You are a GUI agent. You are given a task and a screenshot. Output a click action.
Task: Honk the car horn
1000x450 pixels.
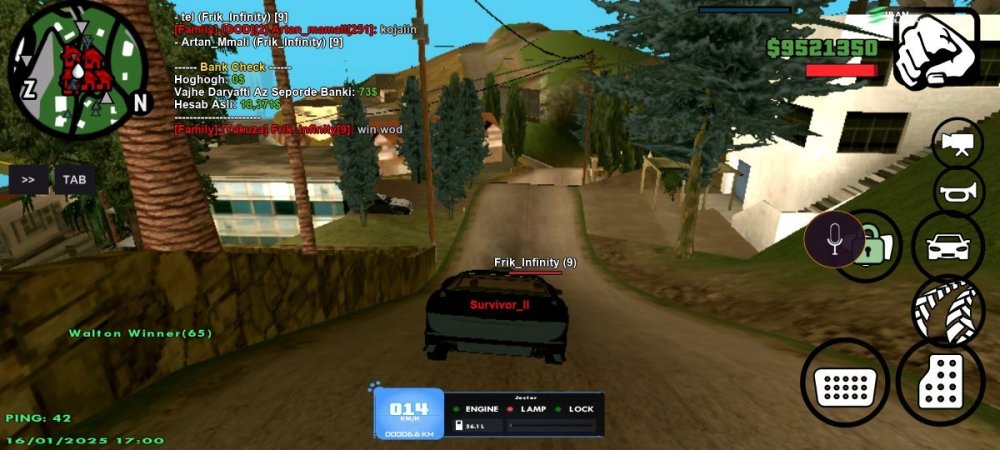[958, 191]
